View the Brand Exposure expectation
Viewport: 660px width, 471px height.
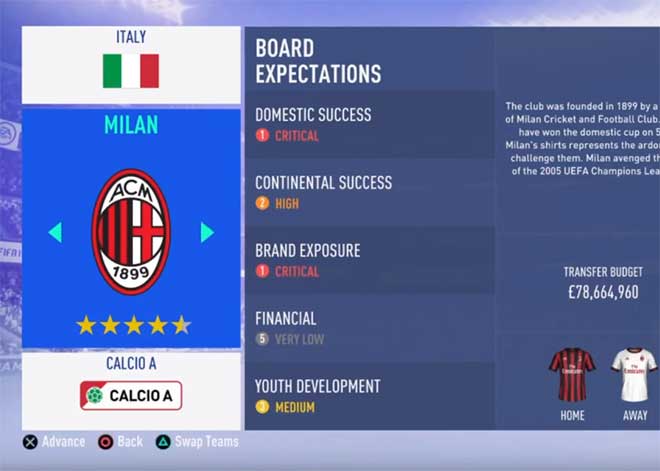(x=368, y=260)
